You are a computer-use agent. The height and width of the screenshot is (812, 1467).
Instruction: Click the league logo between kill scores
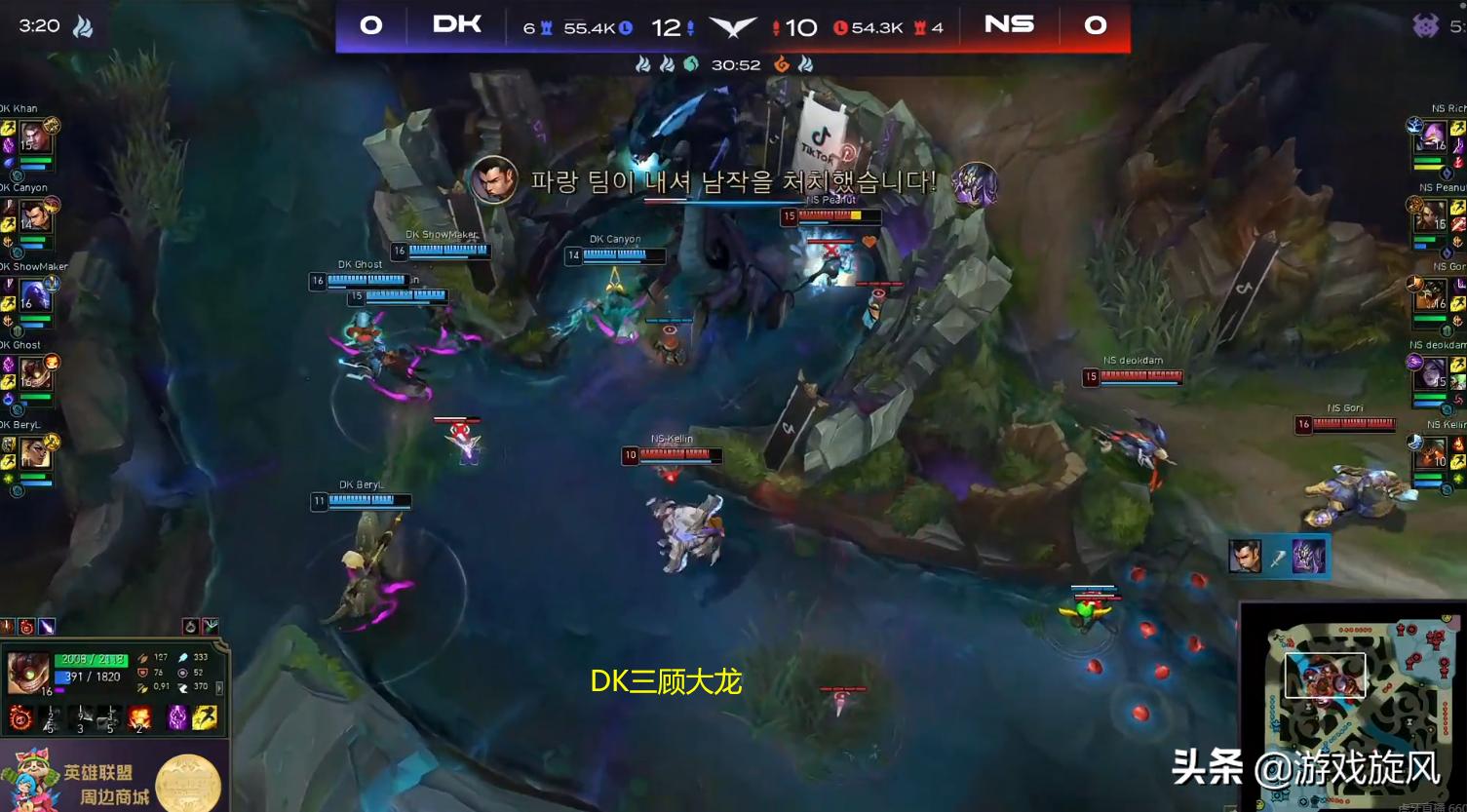tap(735, 28)
